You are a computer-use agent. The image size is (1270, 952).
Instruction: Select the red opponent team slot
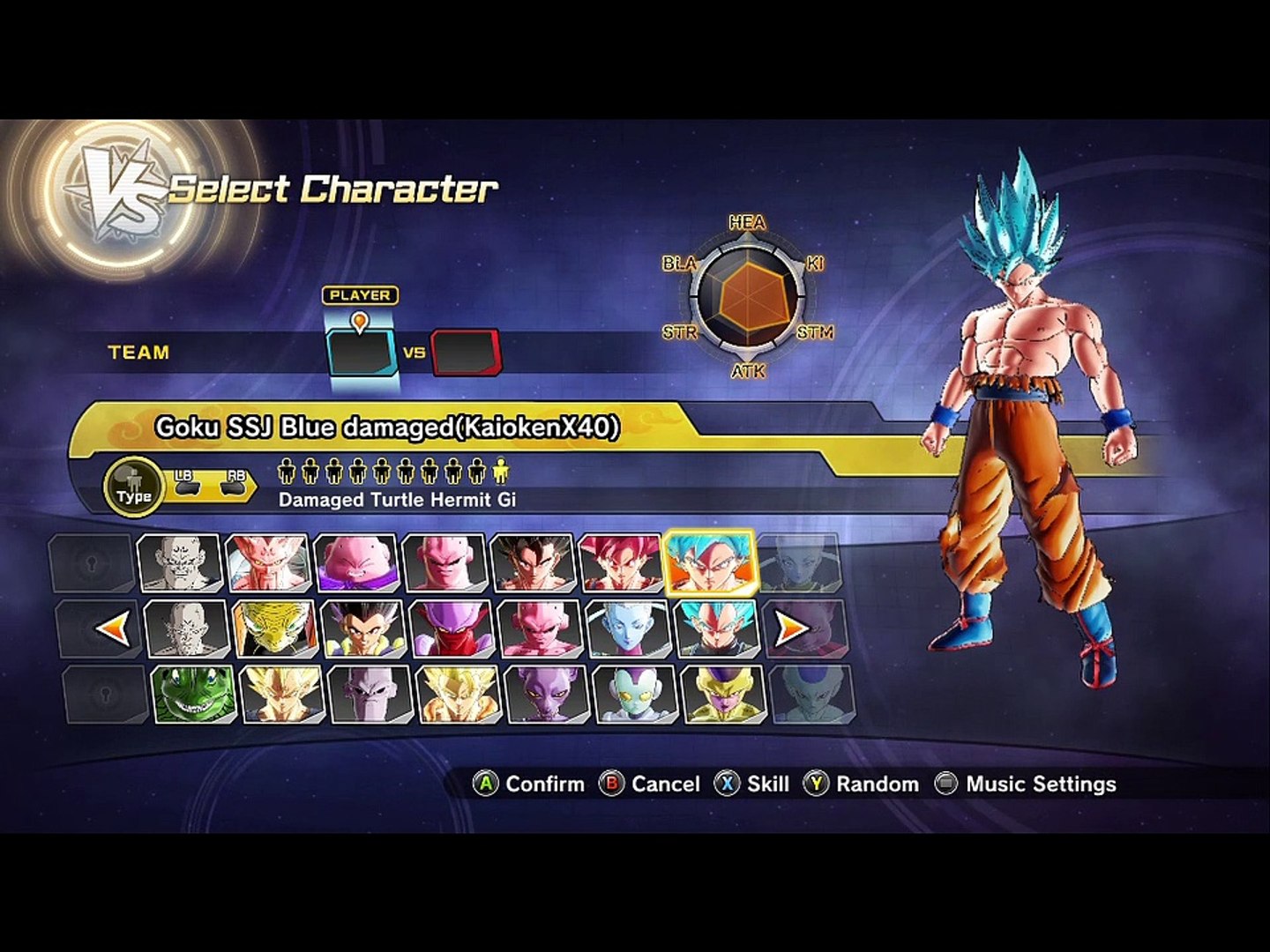[x=466, y=353]
